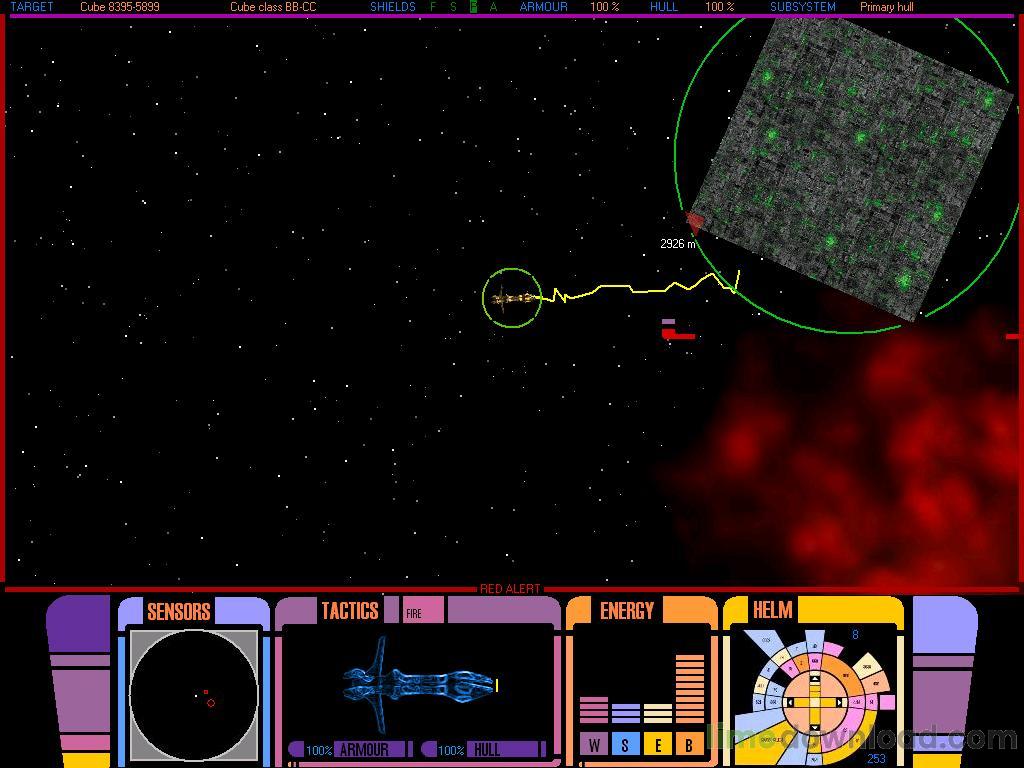Select the S energy allocation button
This screenshot has height=768, width=1024.
point(626,744)
